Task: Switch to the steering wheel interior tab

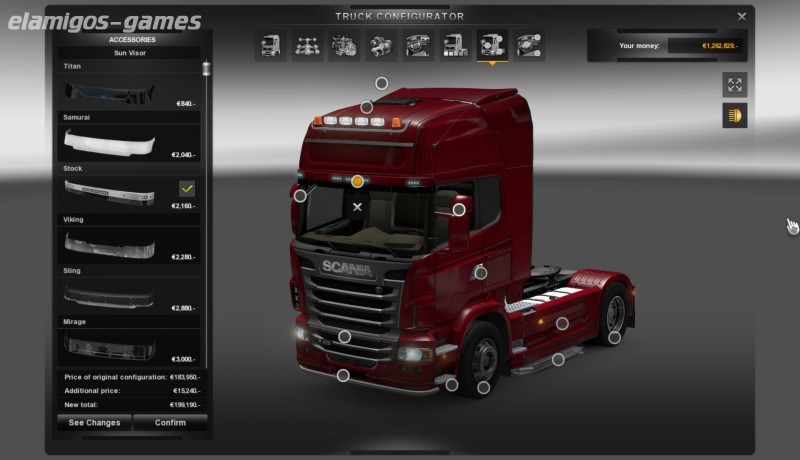Action: [417, 45]
